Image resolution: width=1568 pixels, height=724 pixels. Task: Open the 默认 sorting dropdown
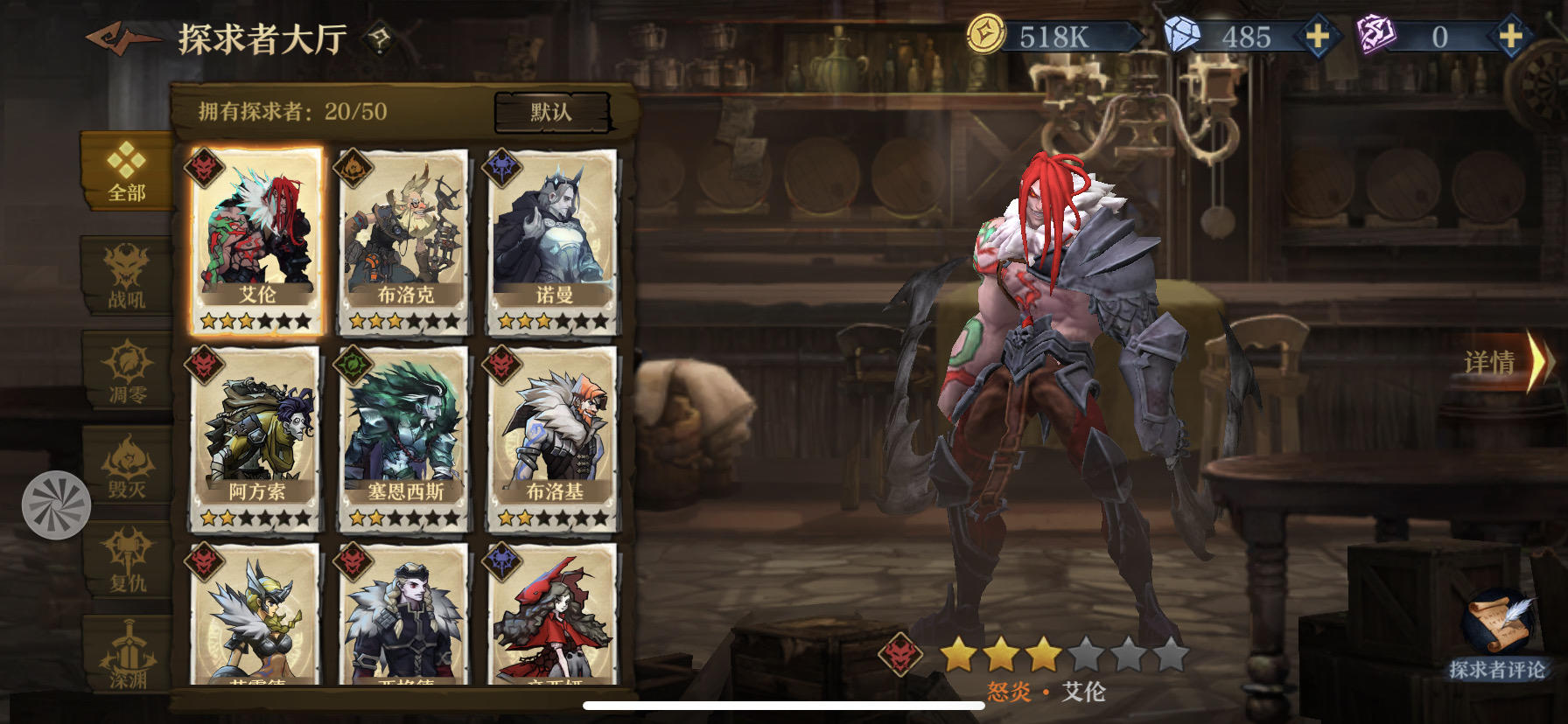[x=553, y=112]
